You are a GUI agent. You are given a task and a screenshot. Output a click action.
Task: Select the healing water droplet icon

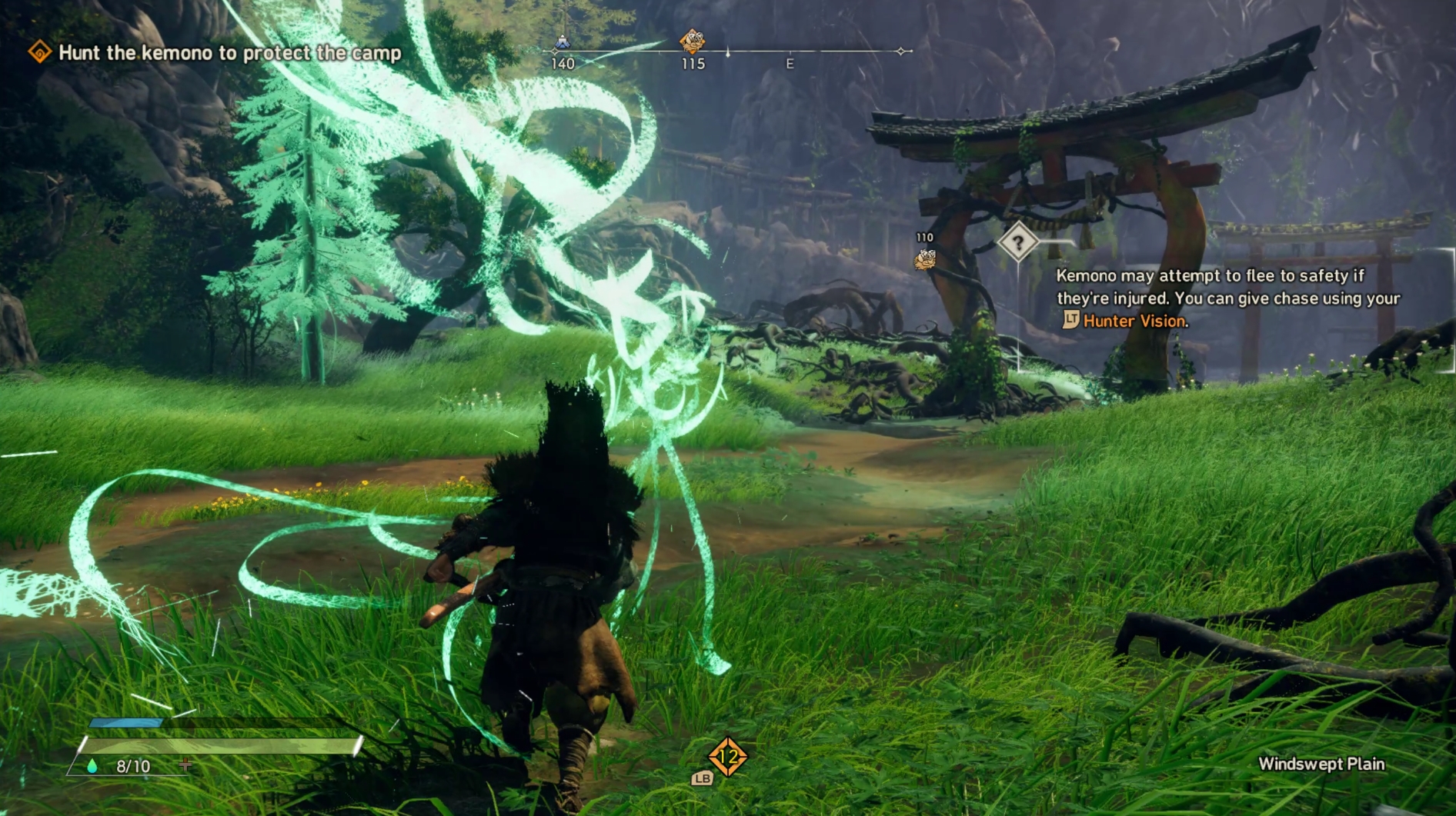pos(92,766)
